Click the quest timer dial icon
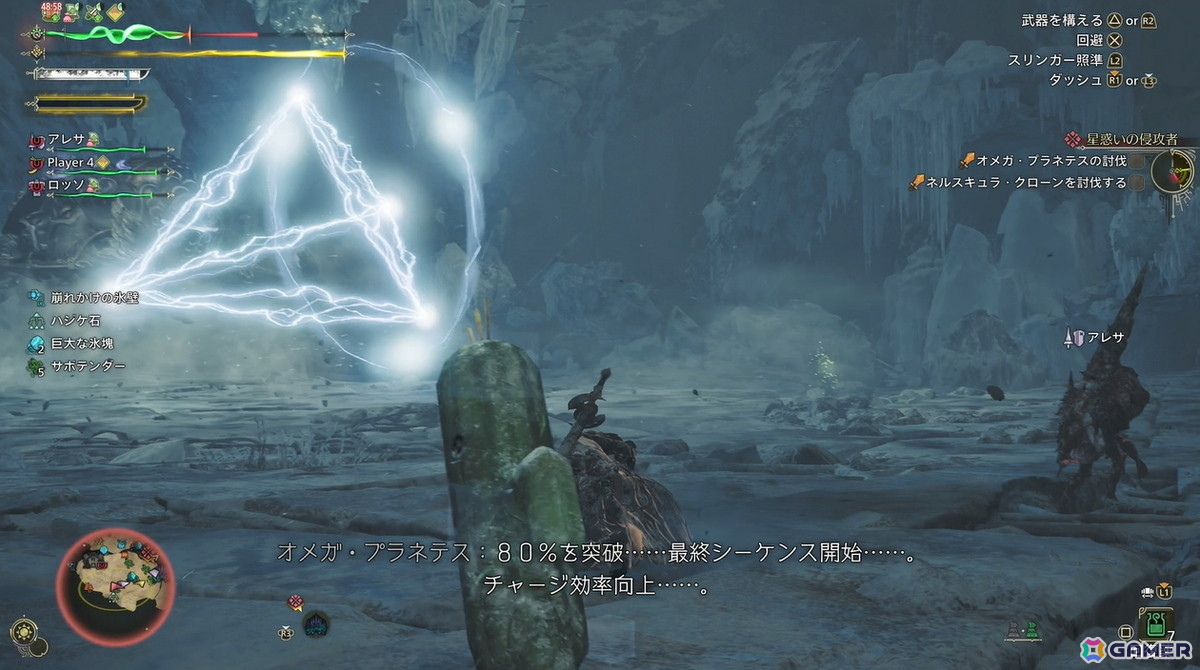This screenshot has height=670, width=1200. tap(1172, 171)
